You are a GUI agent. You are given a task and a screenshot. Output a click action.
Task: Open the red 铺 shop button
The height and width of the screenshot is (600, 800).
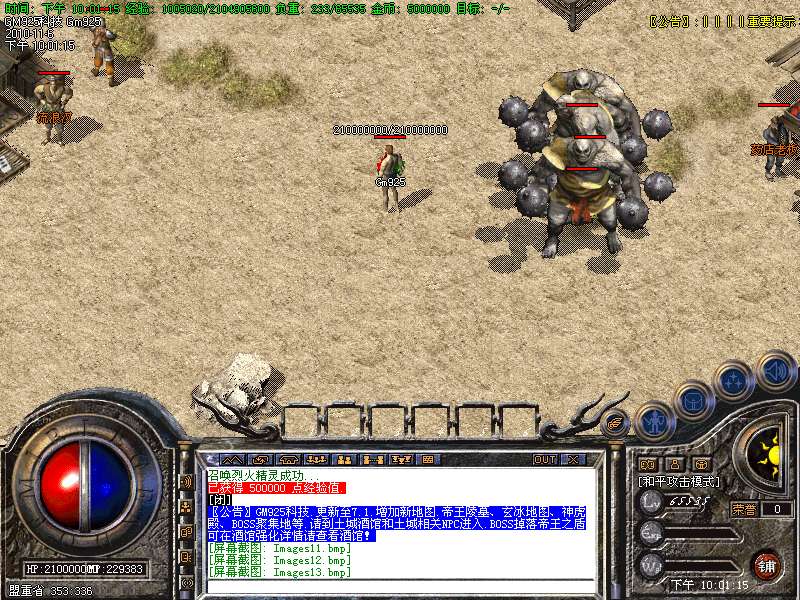[766, 565]
